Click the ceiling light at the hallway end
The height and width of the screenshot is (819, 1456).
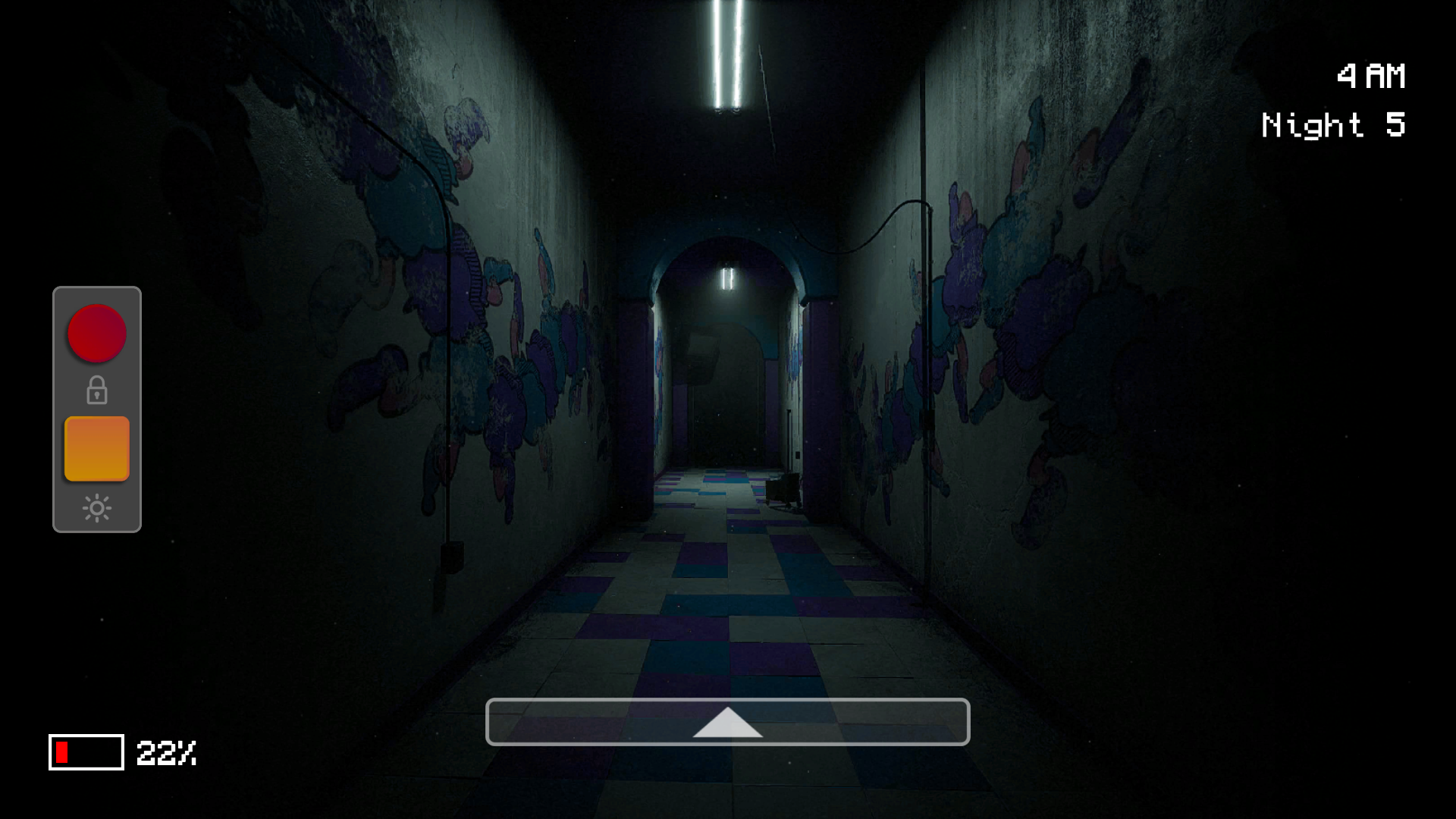726,281
